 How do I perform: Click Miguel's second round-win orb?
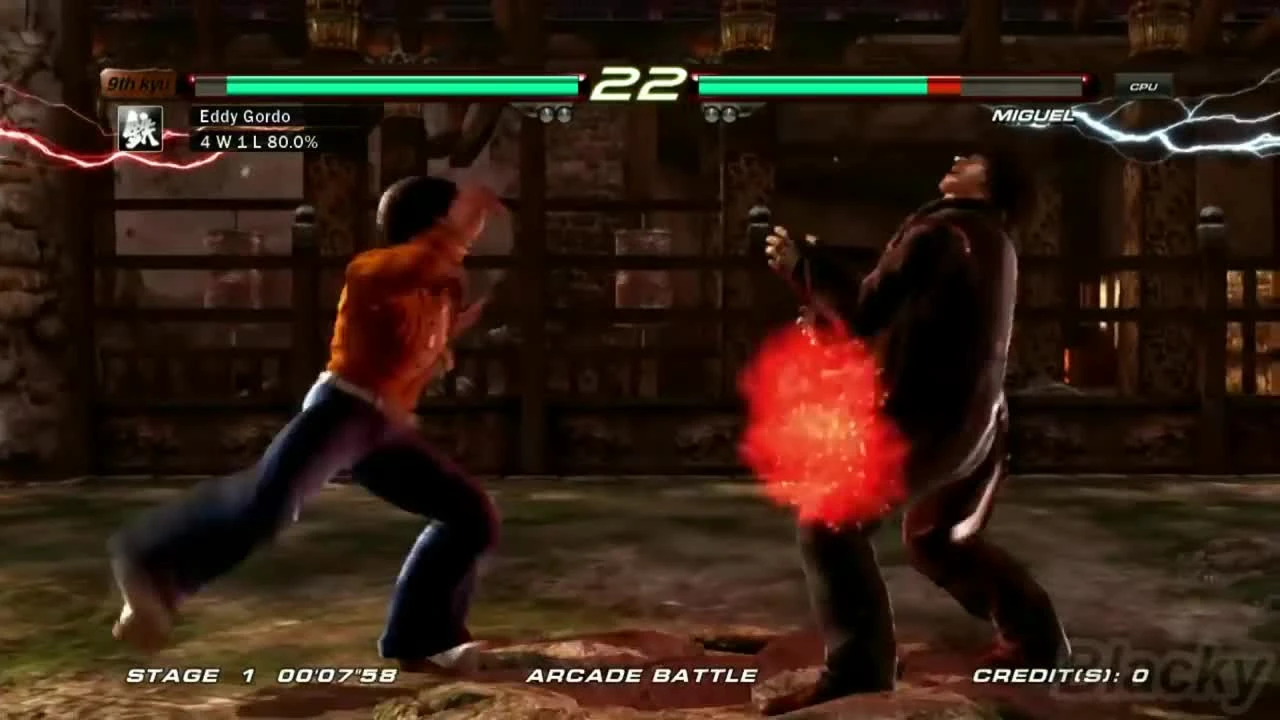pyautogui.click(x=728, y=113)
